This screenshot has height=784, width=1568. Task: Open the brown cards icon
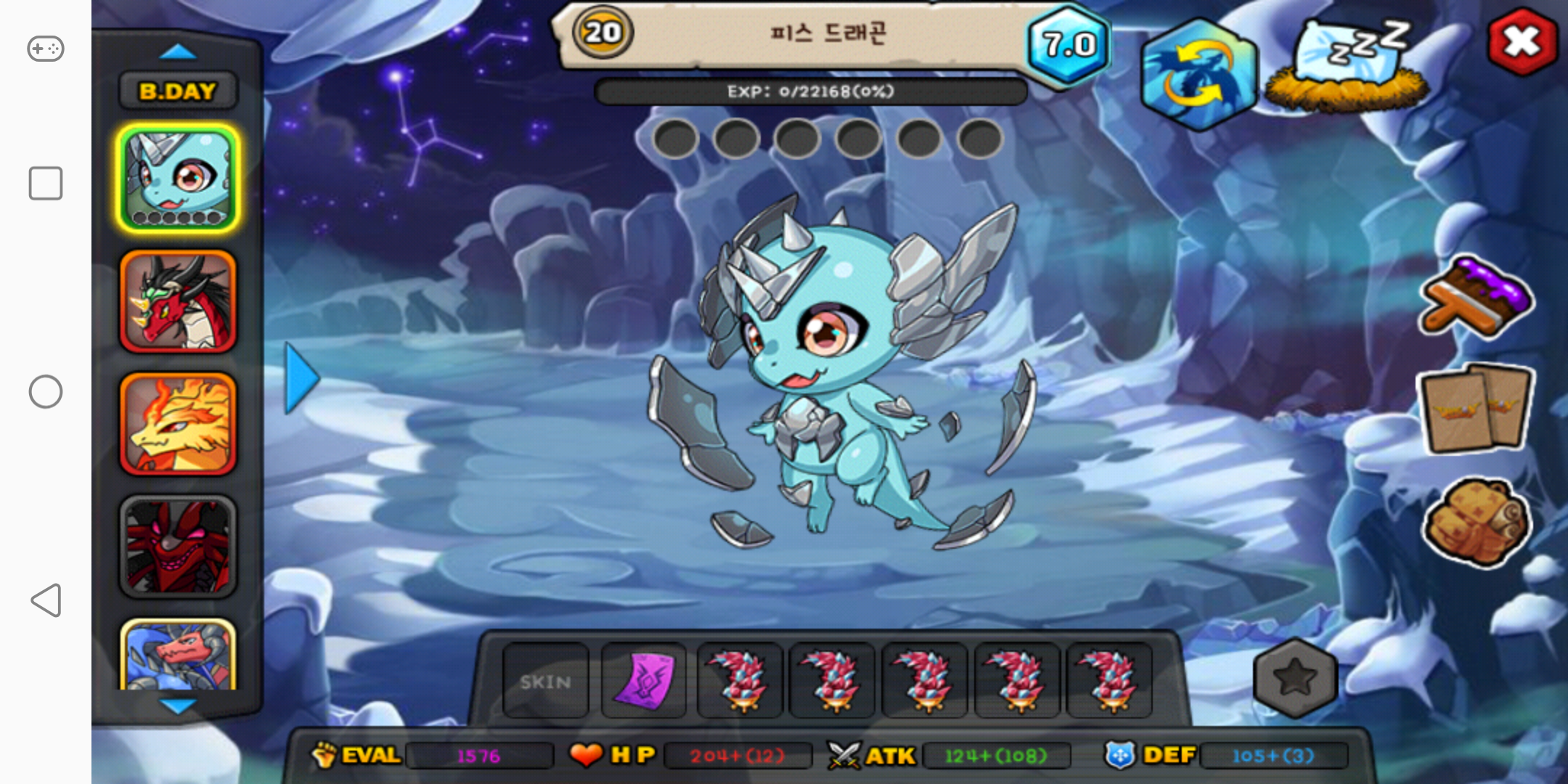coord(1477,409)
